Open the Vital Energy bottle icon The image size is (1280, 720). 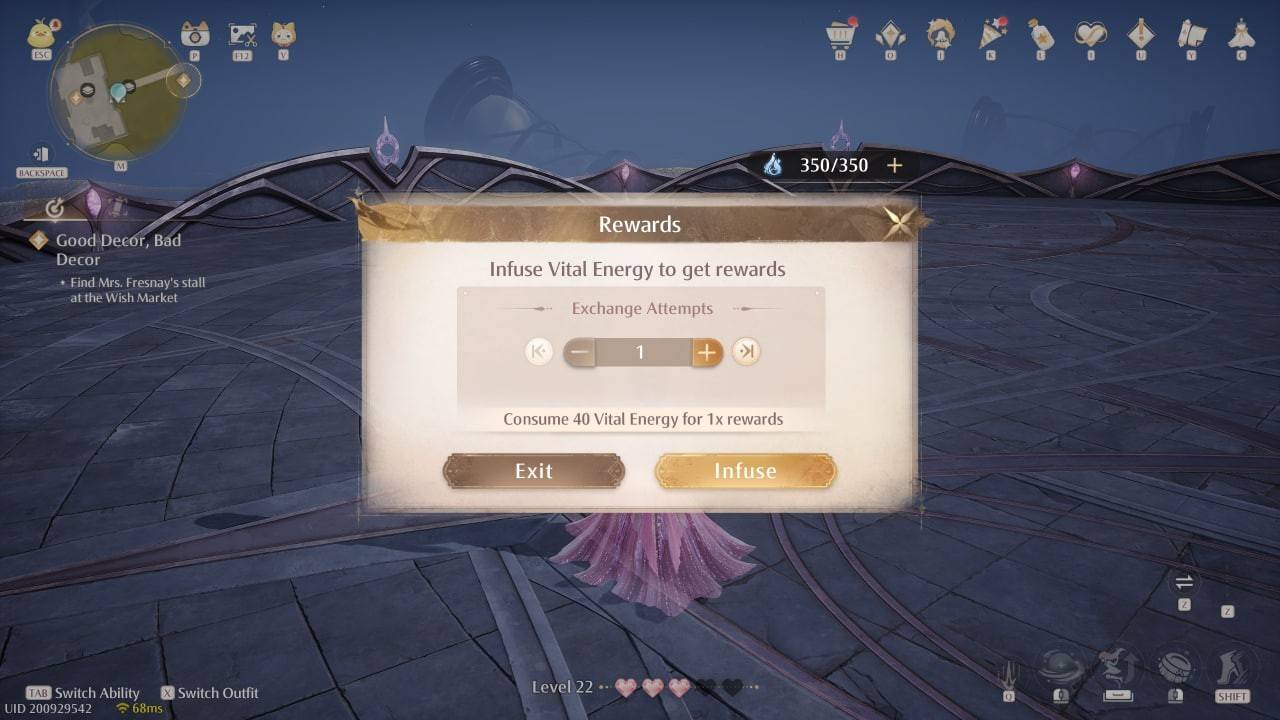[1041, 35]
